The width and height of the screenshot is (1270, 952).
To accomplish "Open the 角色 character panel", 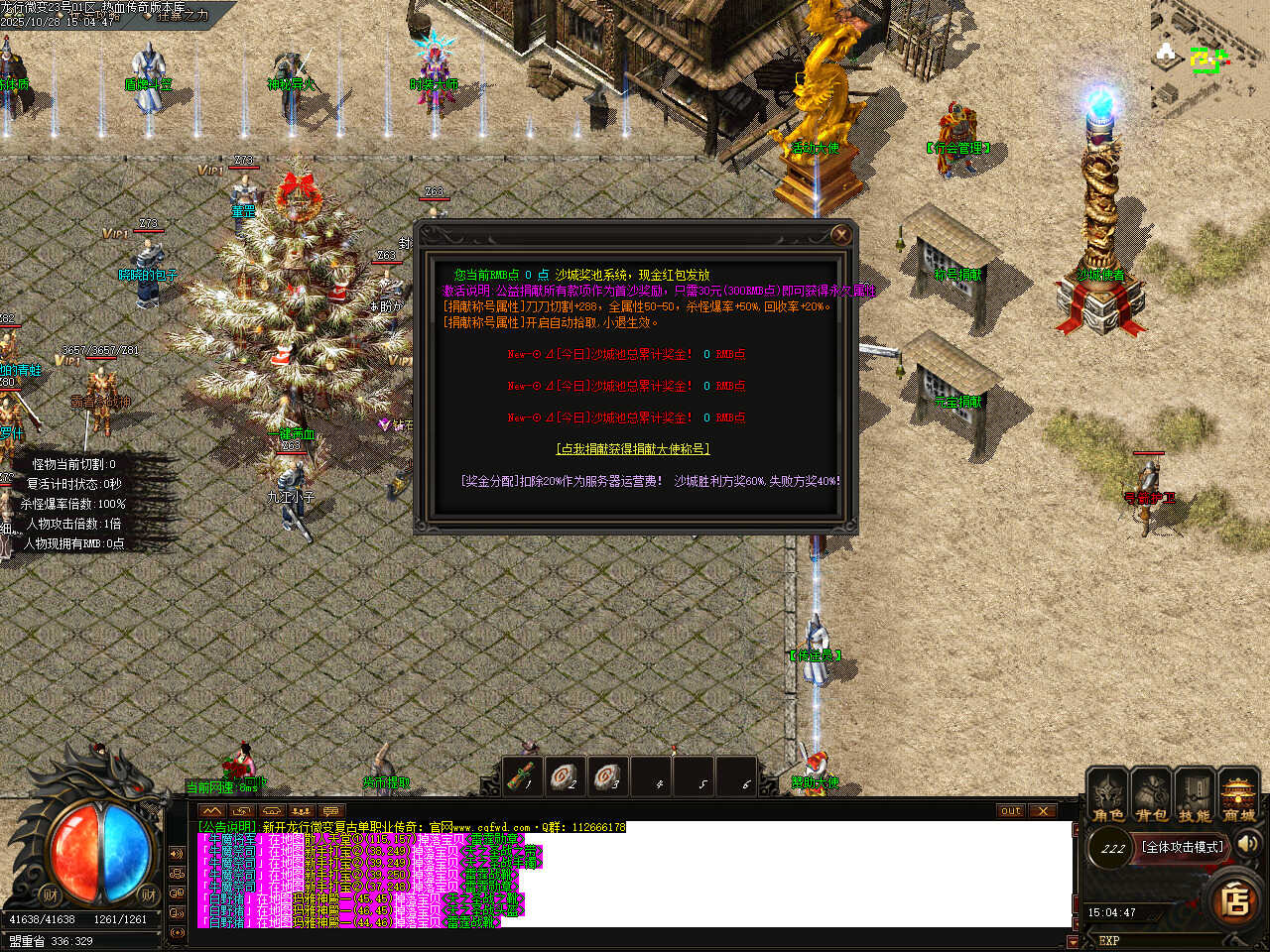I will [x=1108, y=796].
